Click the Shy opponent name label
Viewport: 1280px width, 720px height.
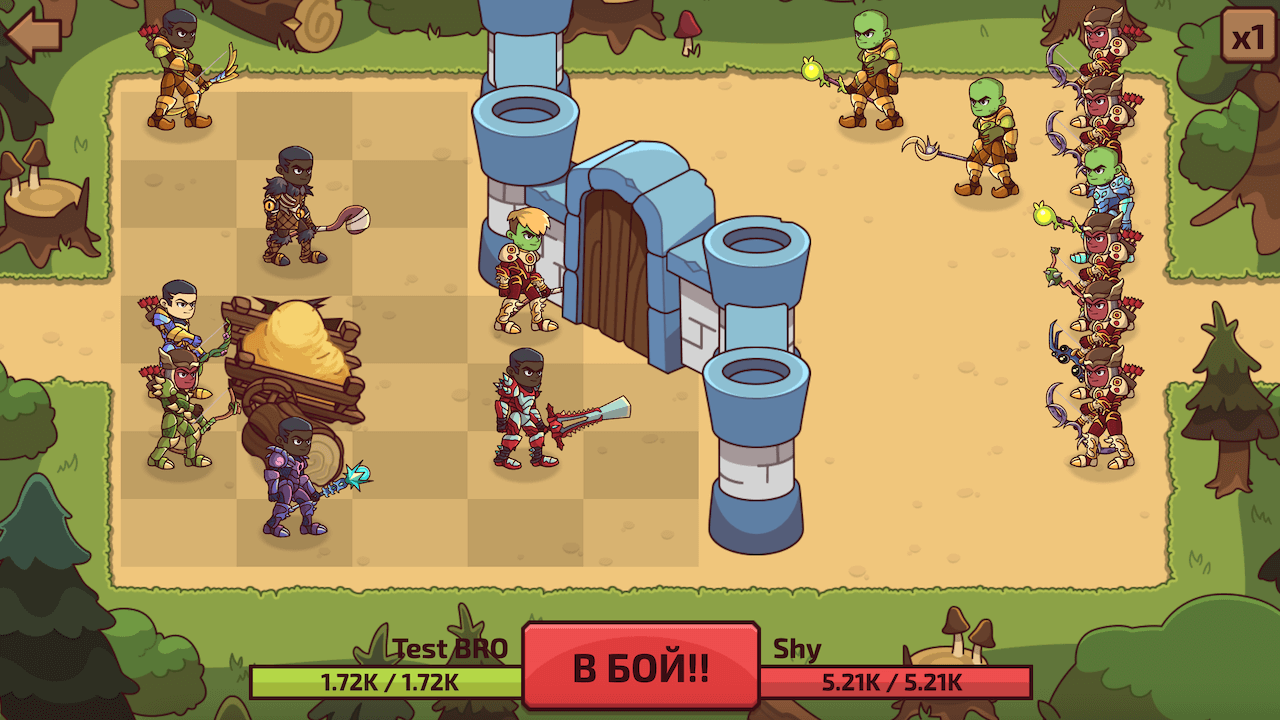pyautogui.click(x=800, y=647)
